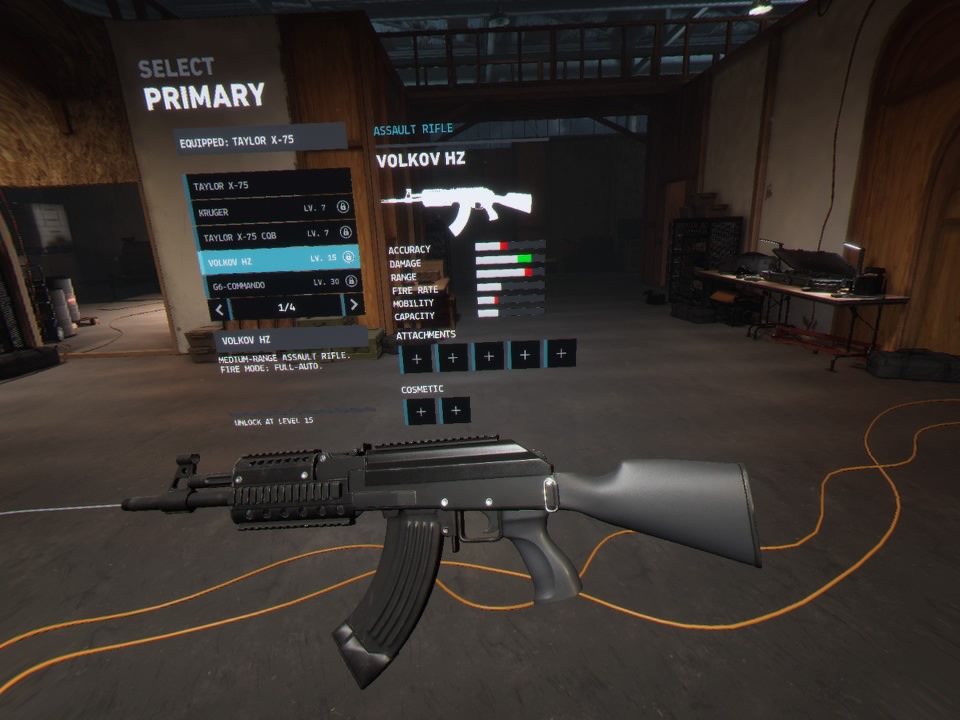Select the Taylor X-75 CQB entry
Screen dimensions: 960x720
272,236
